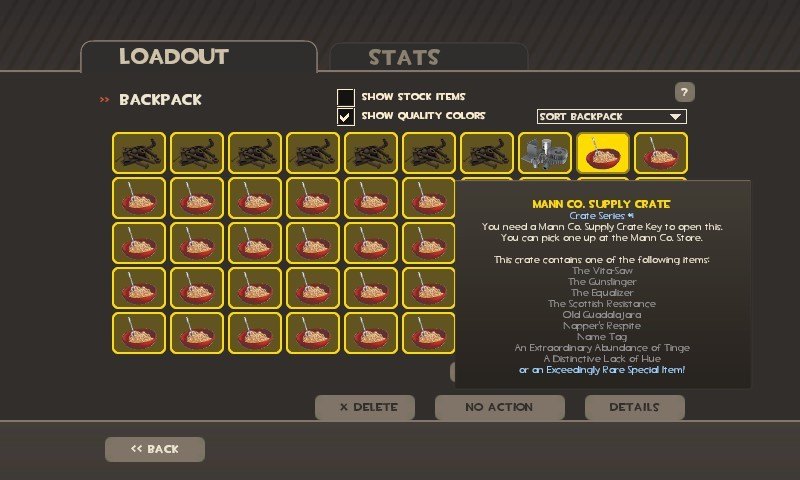Delete the selected item
This screenshot has width=800, height=480.
(364, 407)
